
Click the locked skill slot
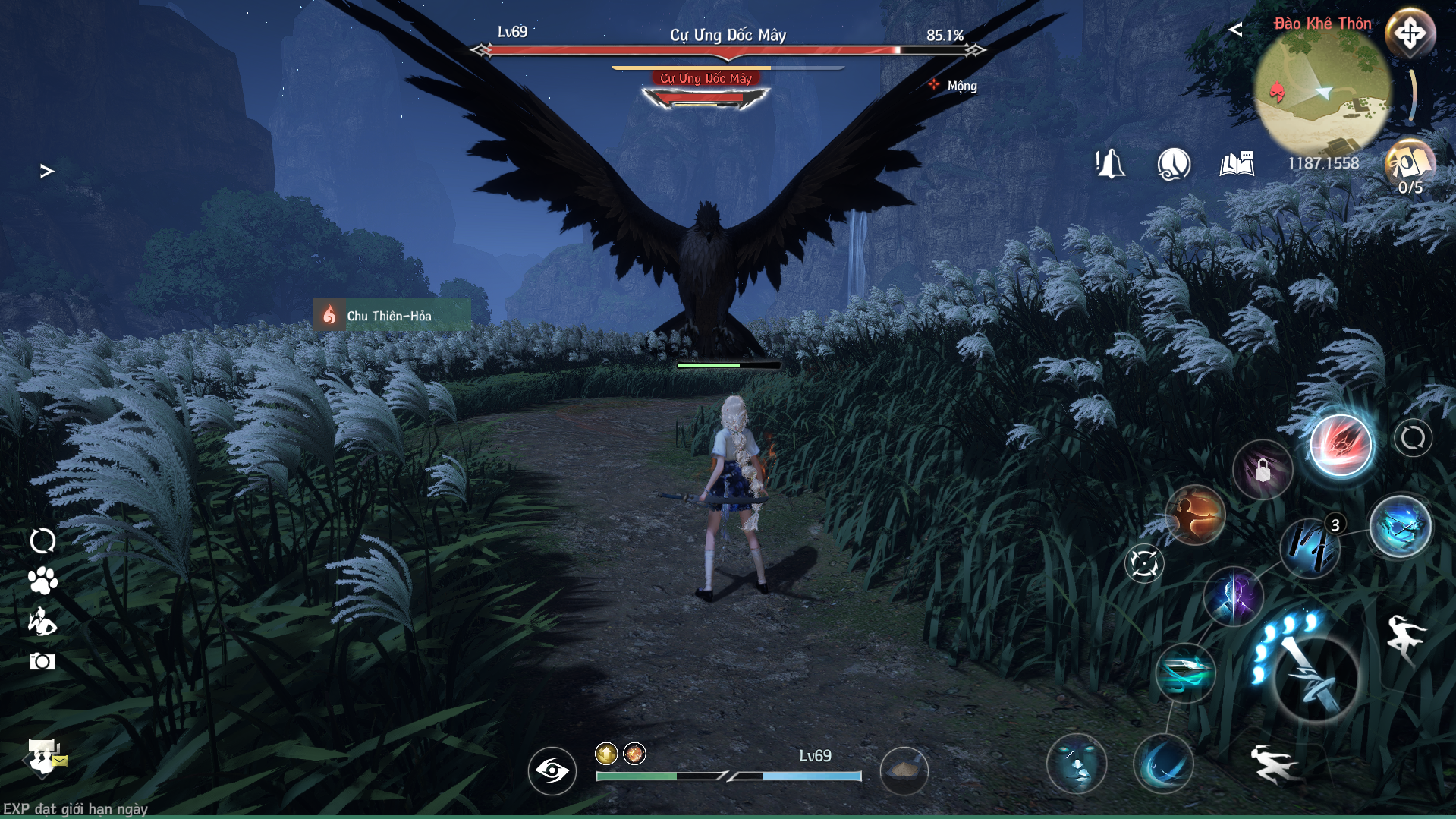tap(1263, 471)
